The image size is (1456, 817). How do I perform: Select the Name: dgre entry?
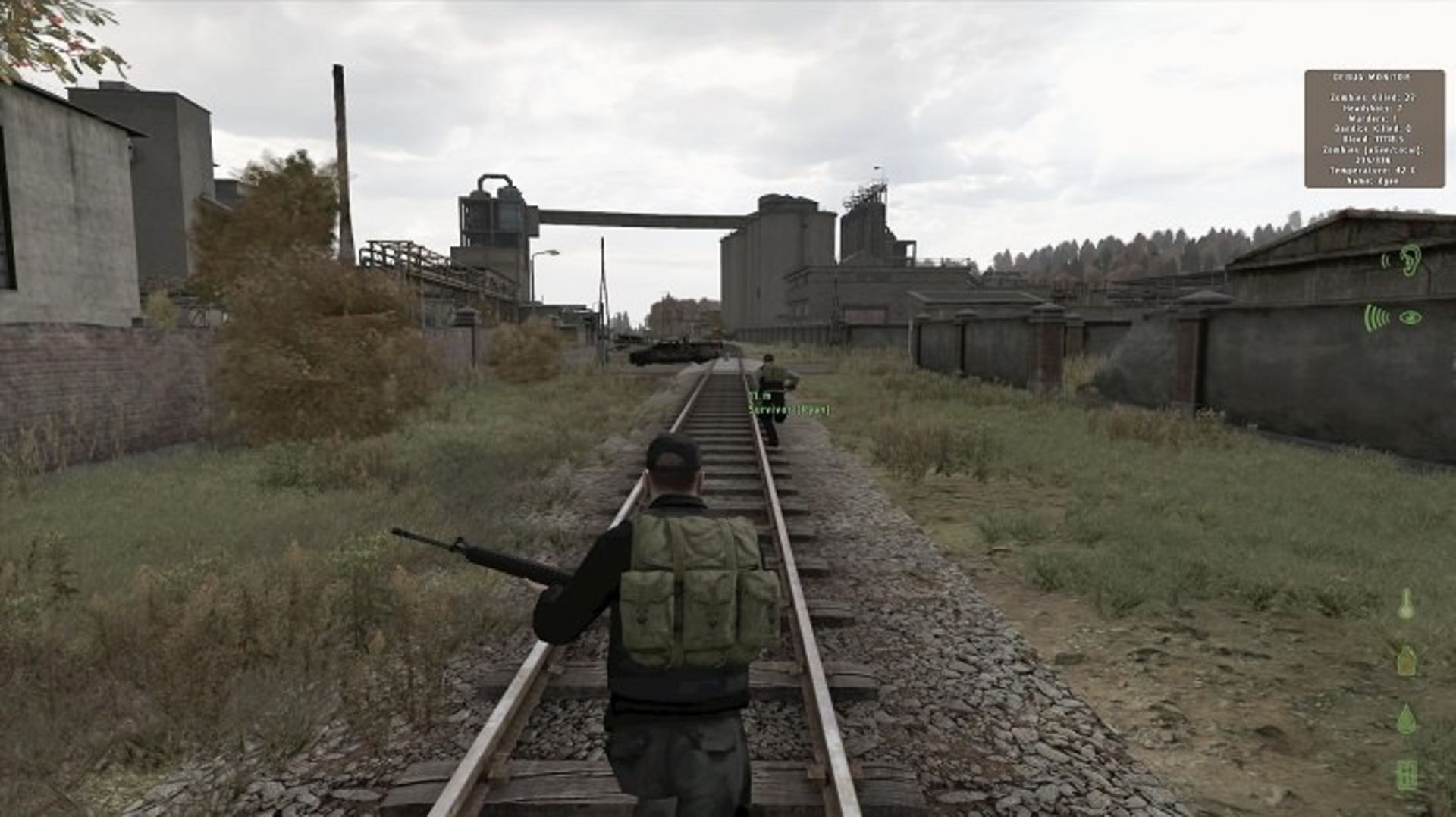(x=1373, y=180)
